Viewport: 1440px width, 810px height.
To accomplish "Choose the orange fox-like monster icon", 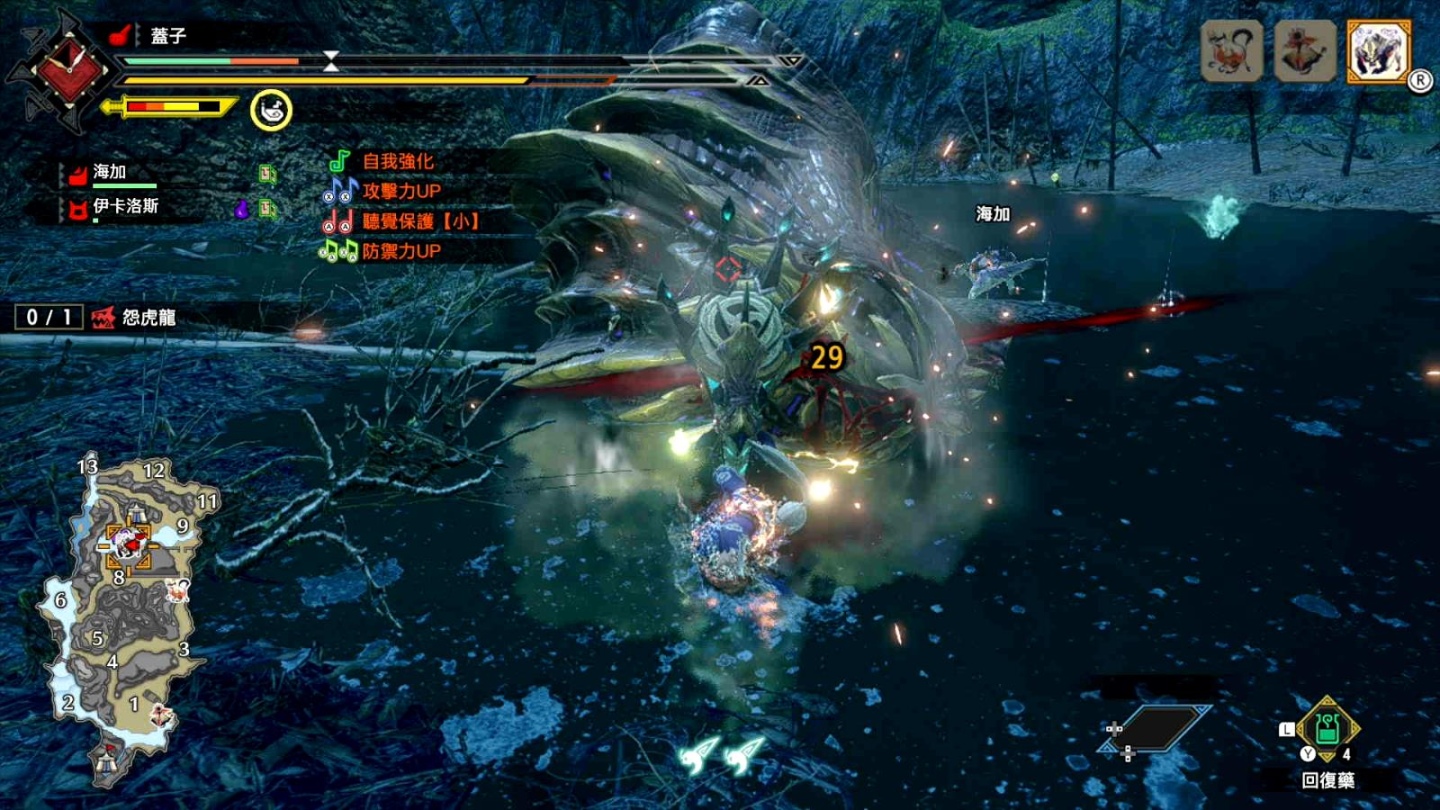I will [1231, 51].
